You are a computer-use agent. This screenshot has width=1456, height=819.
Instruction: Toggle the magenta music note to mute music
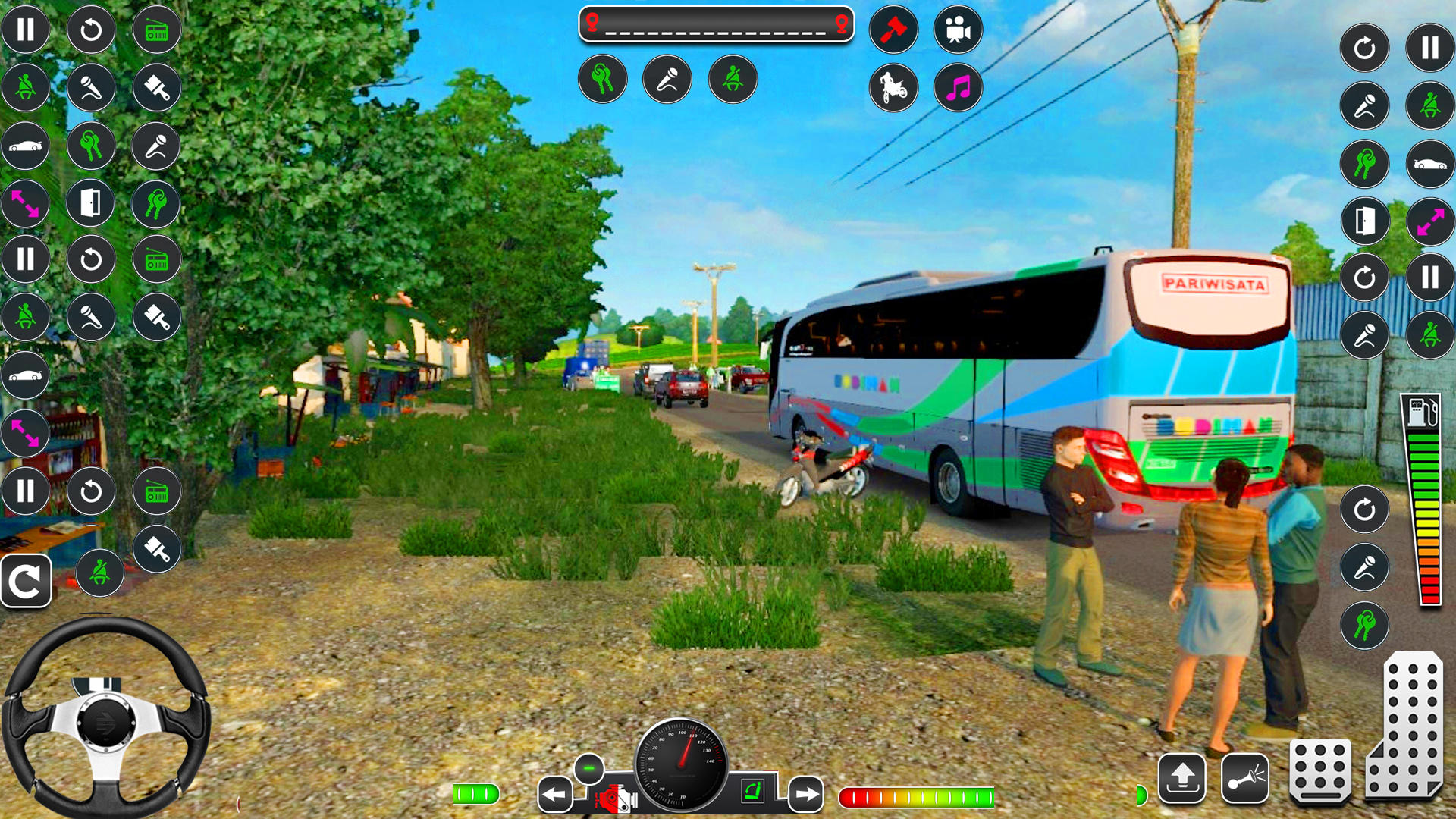(x=957, y=88)
